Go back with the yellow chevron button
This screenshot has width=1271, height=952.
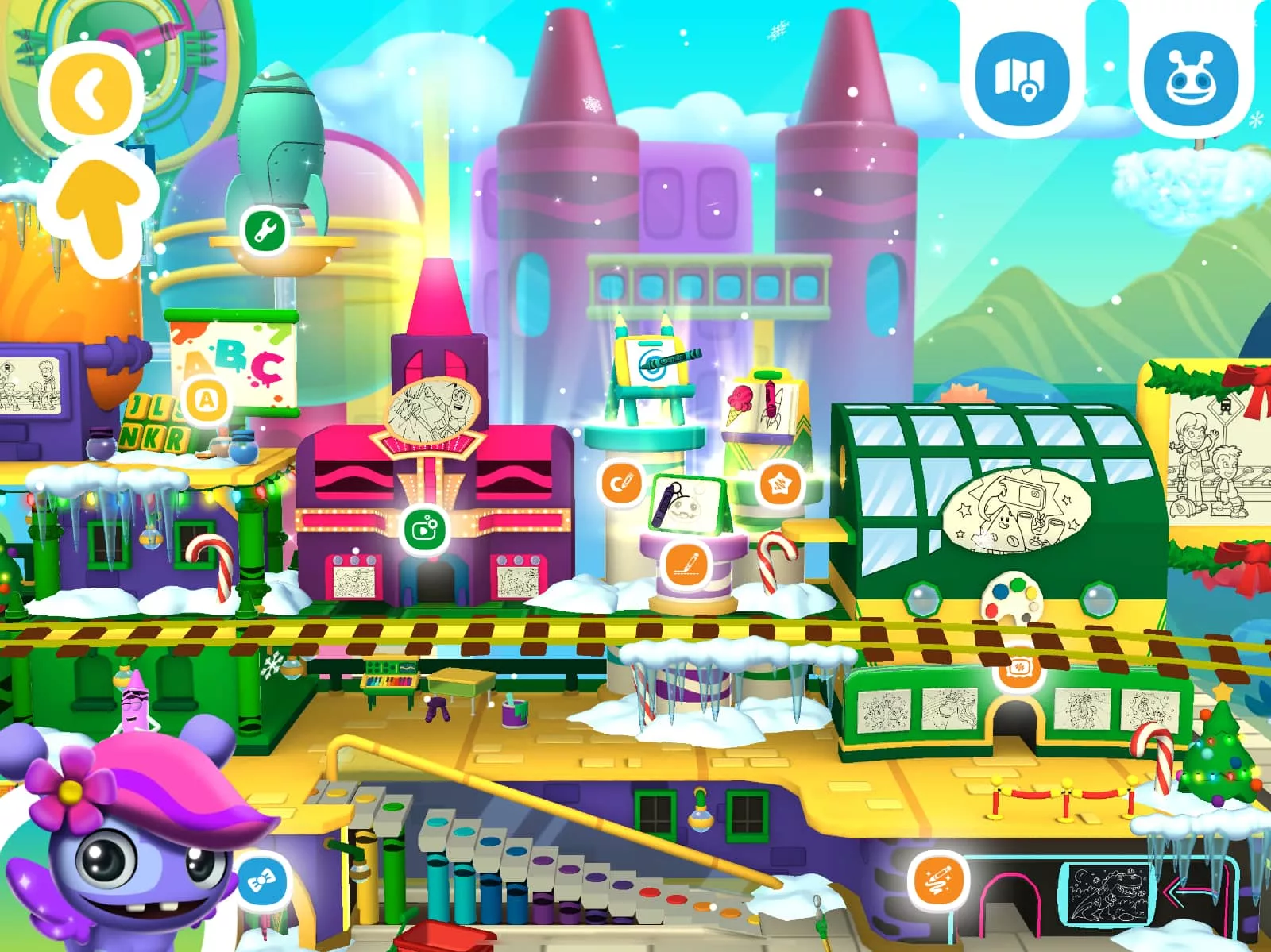[x=92, y=93]
